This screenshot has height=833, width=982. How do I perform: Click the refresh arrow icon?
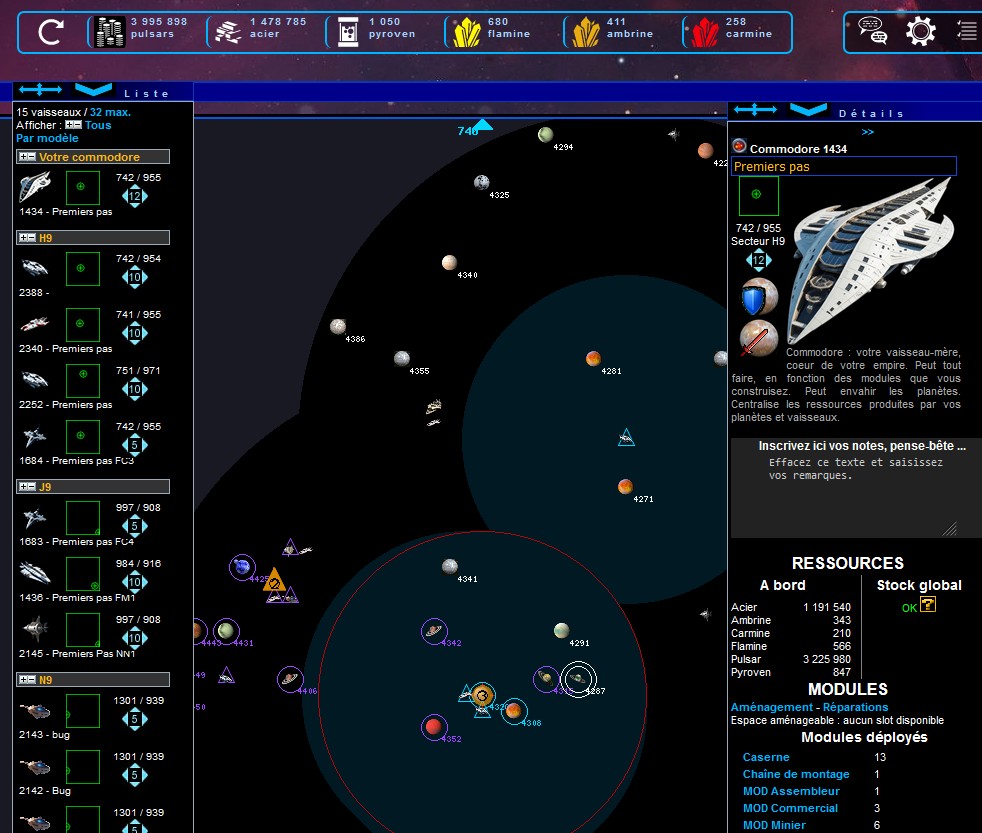[x=50, y=33]
